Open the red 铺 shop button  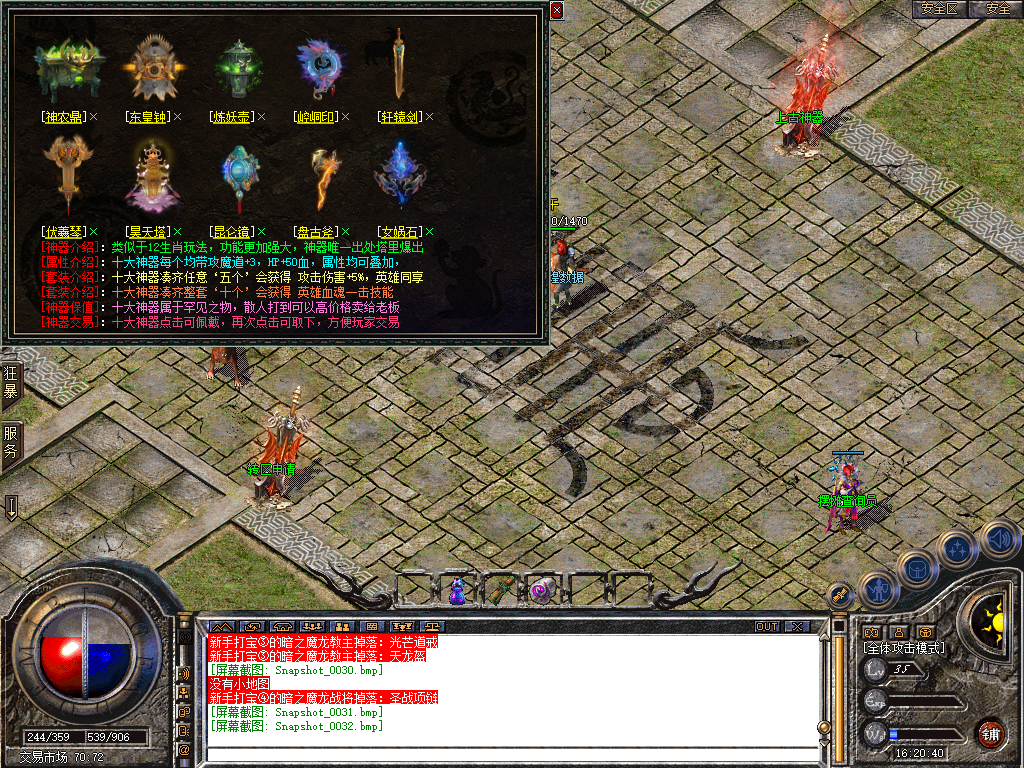point(990,733)
